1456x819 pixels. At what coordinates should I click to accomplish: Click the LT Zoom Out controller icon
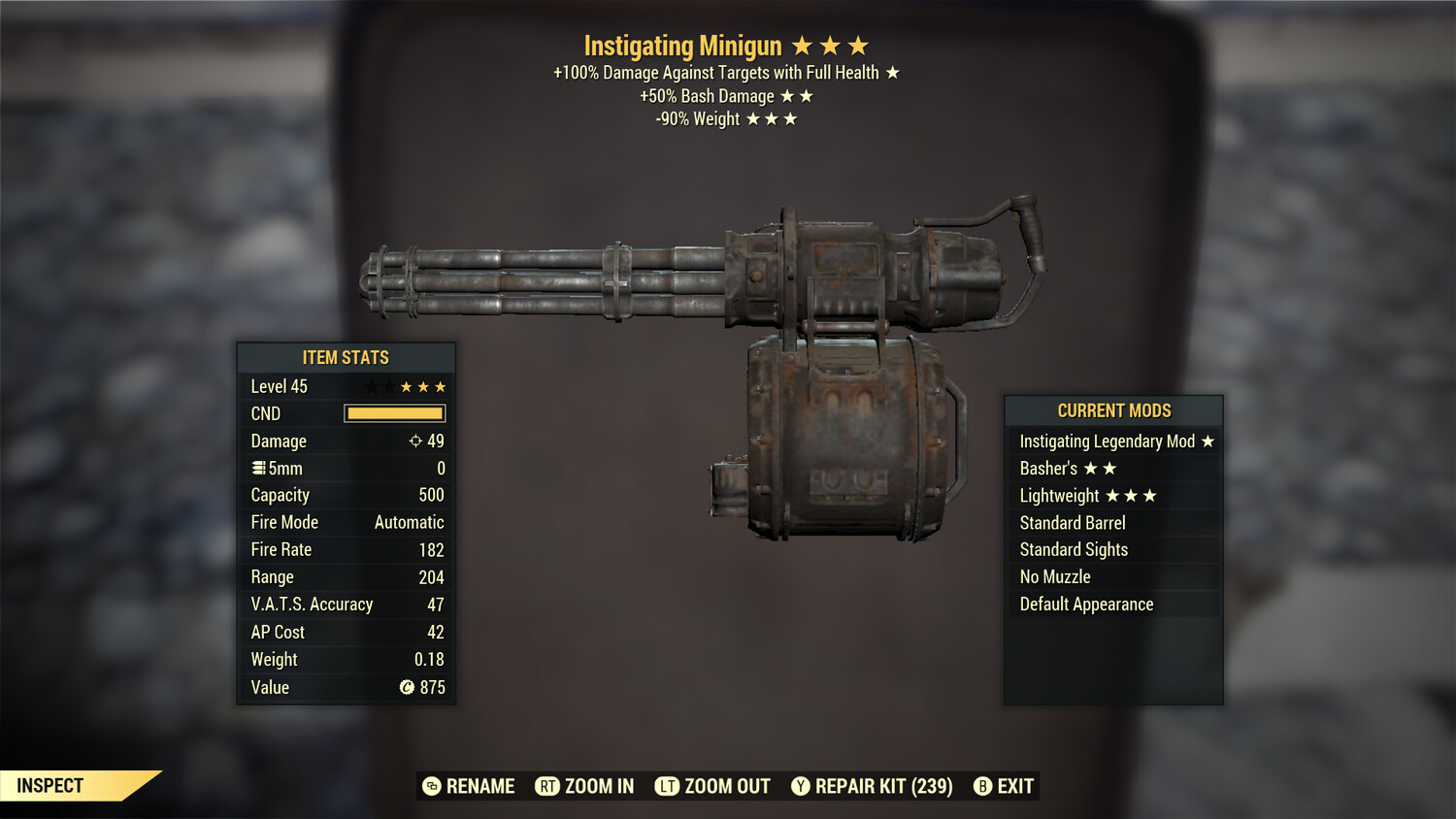666,786
